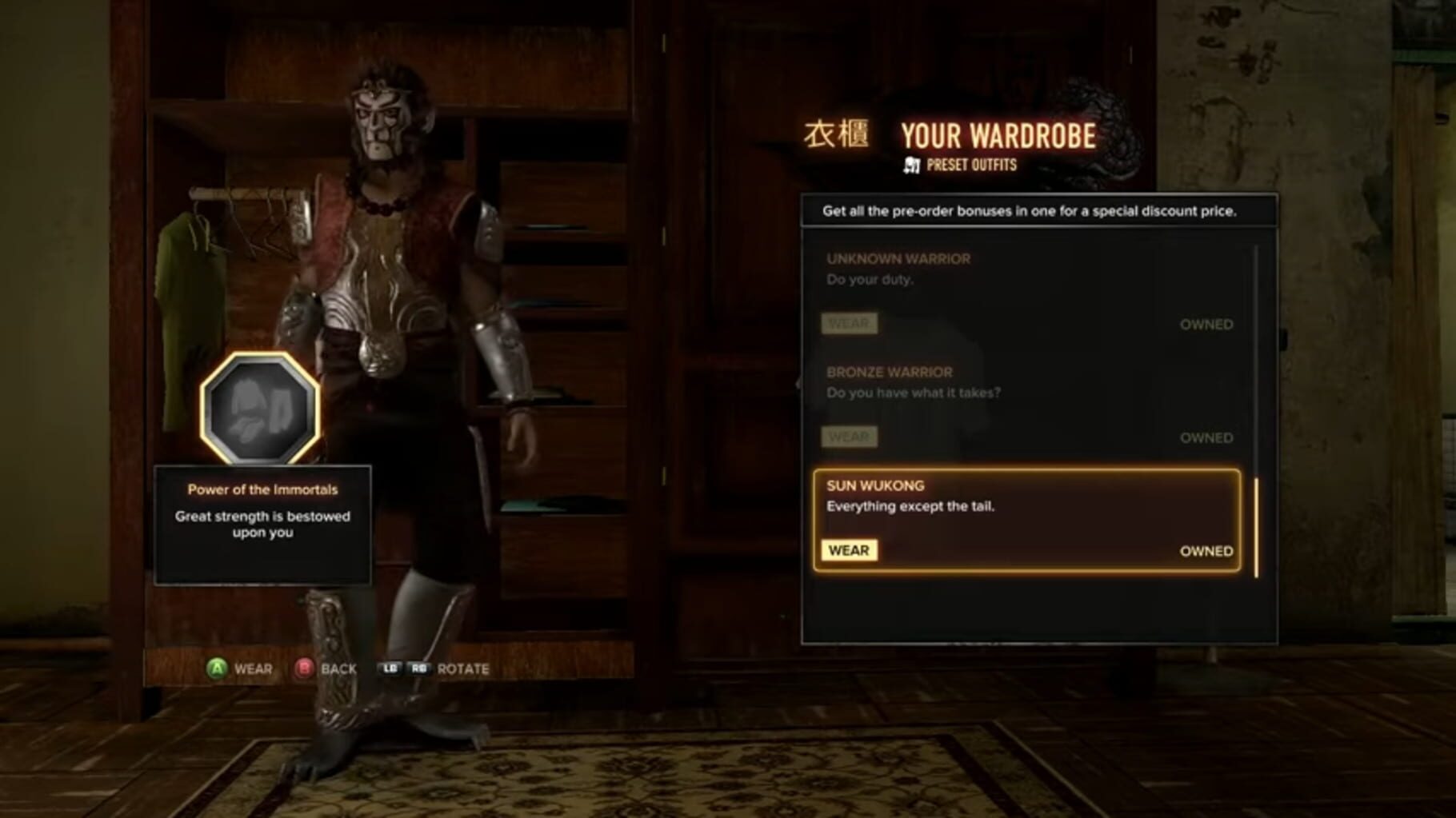Open the Your Wardrobe header menu
The height and width of the screenshot is (818, 1456).
[997, 135]
